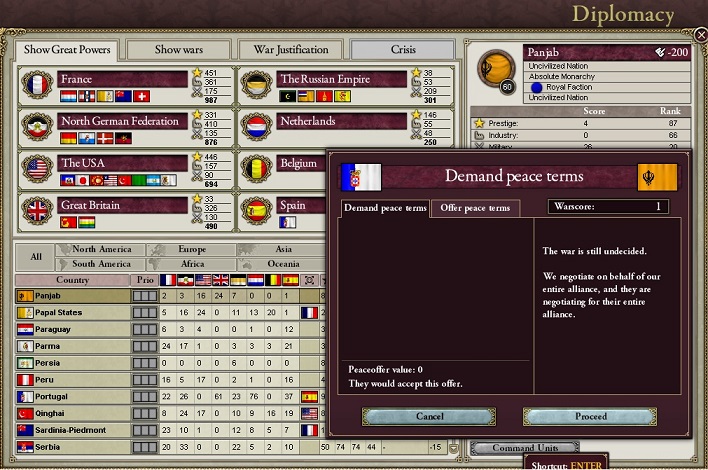The height and width of the screenshot is (470, 708).
Task: Switch to Offer peace terms tab
Action: point(476,208)
